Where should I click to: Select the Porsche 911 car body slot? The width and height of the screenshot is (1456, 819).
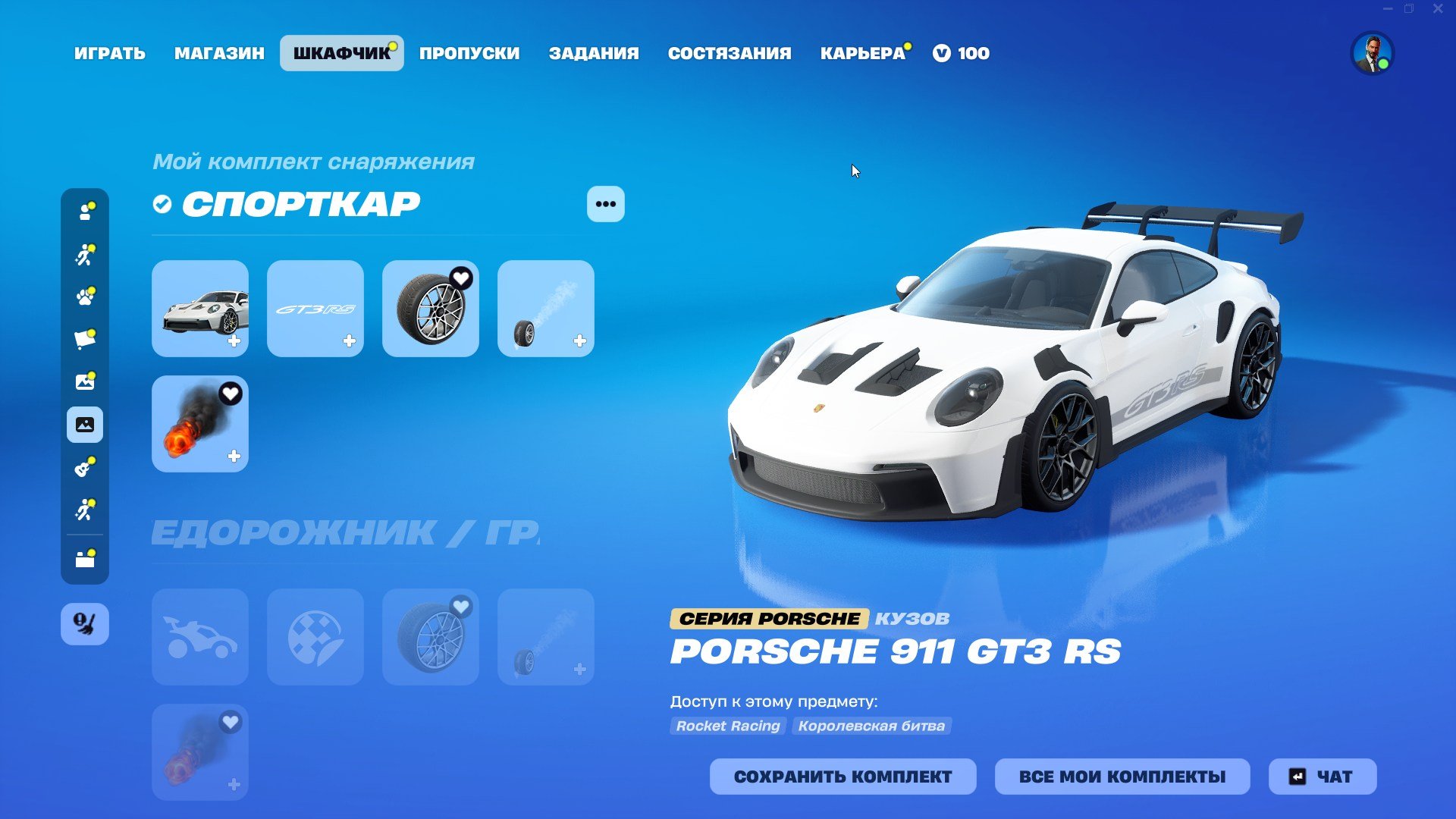(x=200, y=309)
